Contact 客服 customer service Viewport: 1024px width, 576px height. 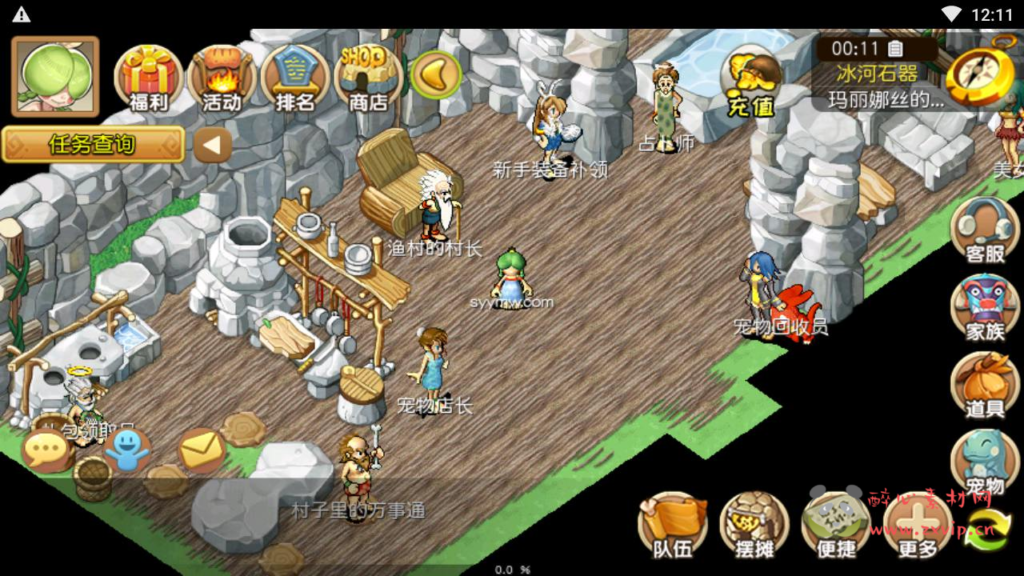click(x=984, y=229)
